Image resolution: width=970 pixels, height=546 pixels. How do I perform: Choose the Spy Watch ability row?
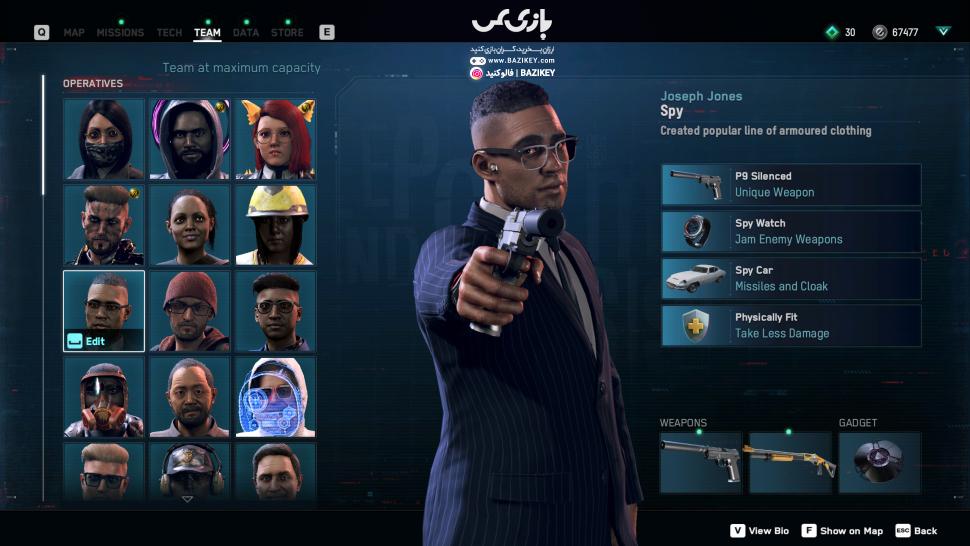tap(791, 232)
